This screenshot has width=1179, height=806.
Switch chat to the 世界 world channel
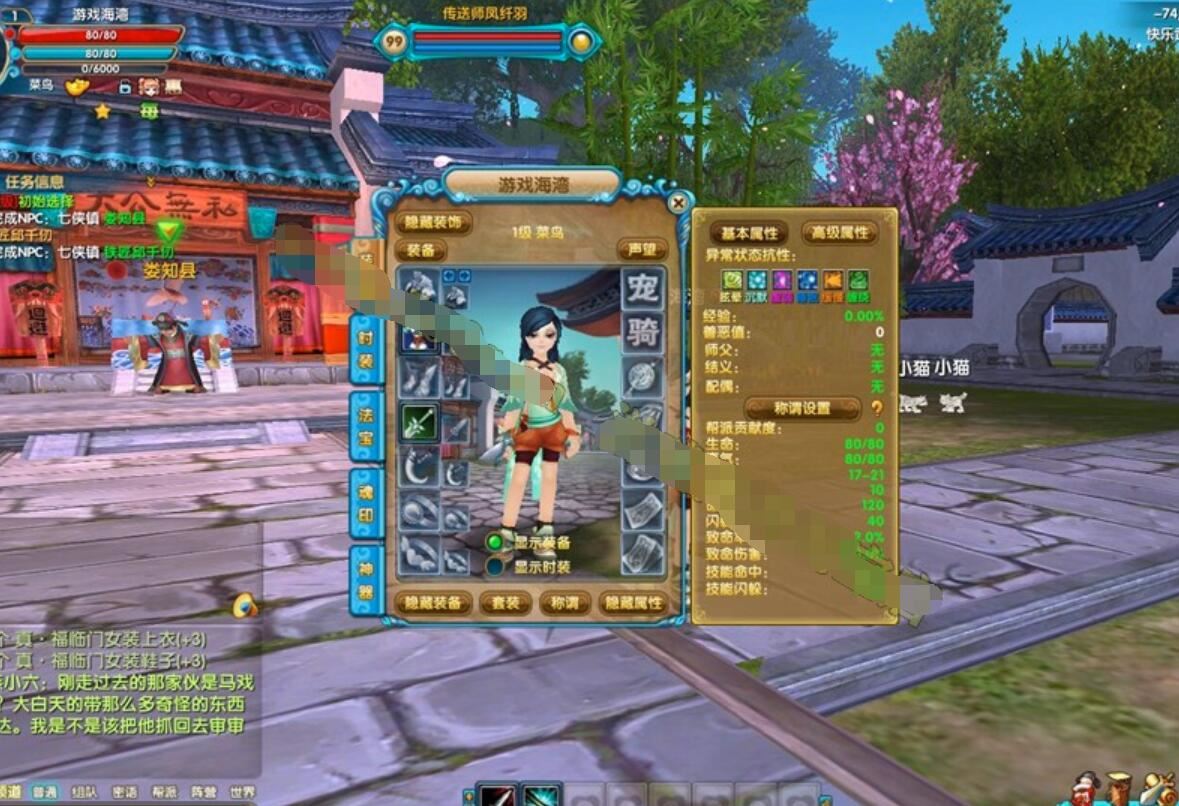click(242, 792)
